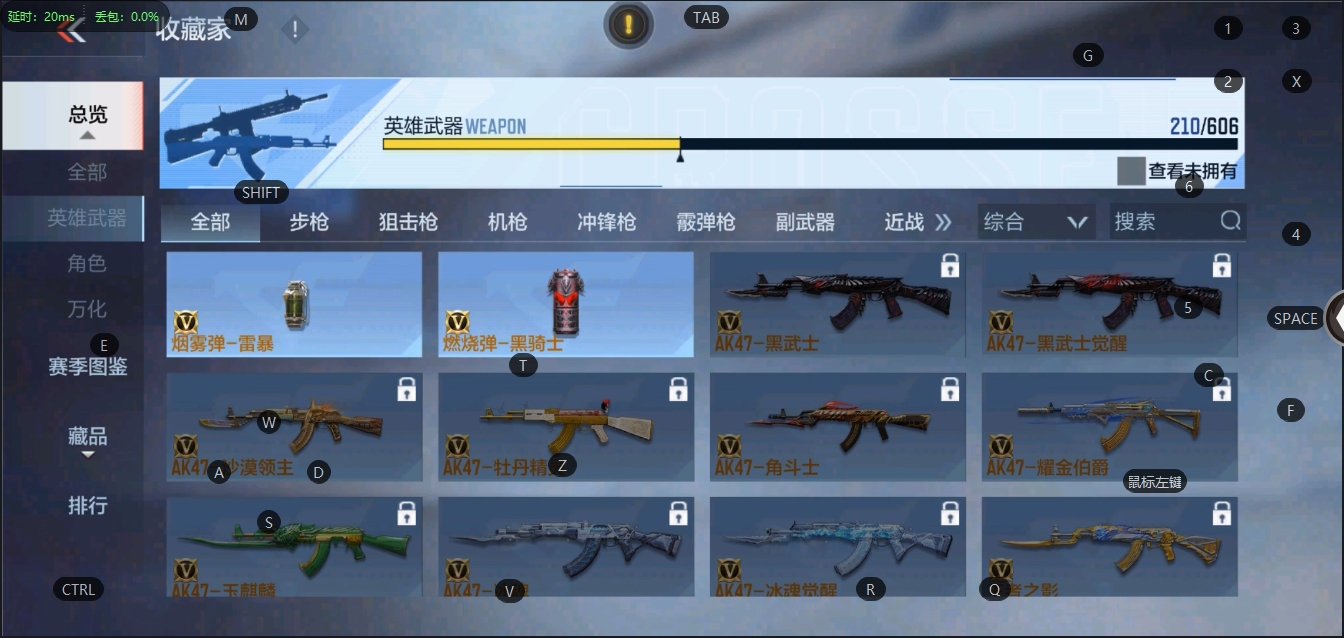
Task: Expand the 藏品 collection section
Action: 87,437
